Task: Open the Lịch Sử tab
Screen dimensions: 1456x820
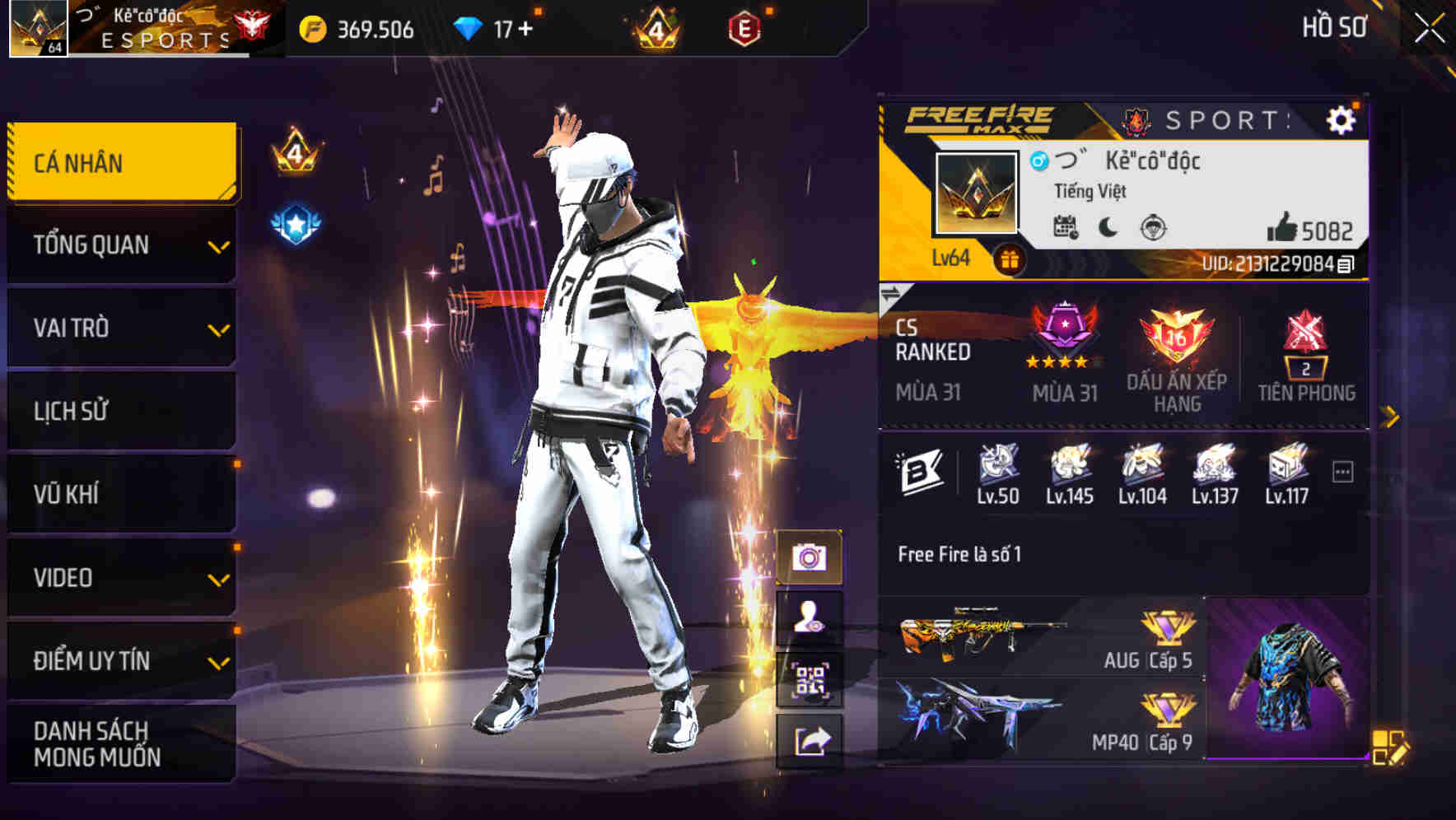Action: coord(119,410)
